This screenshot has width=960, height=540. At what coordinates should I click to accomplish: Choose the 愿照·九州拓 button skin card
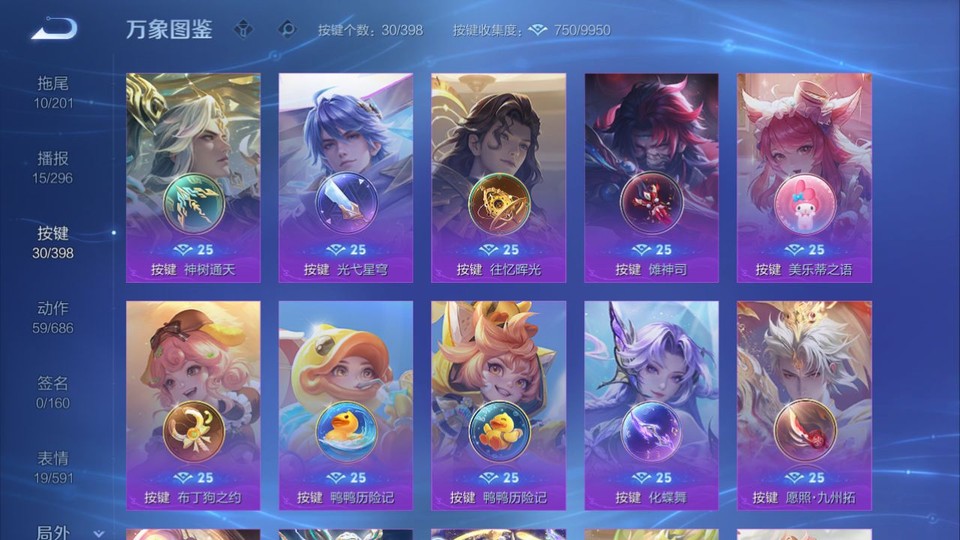pos(805,406)
